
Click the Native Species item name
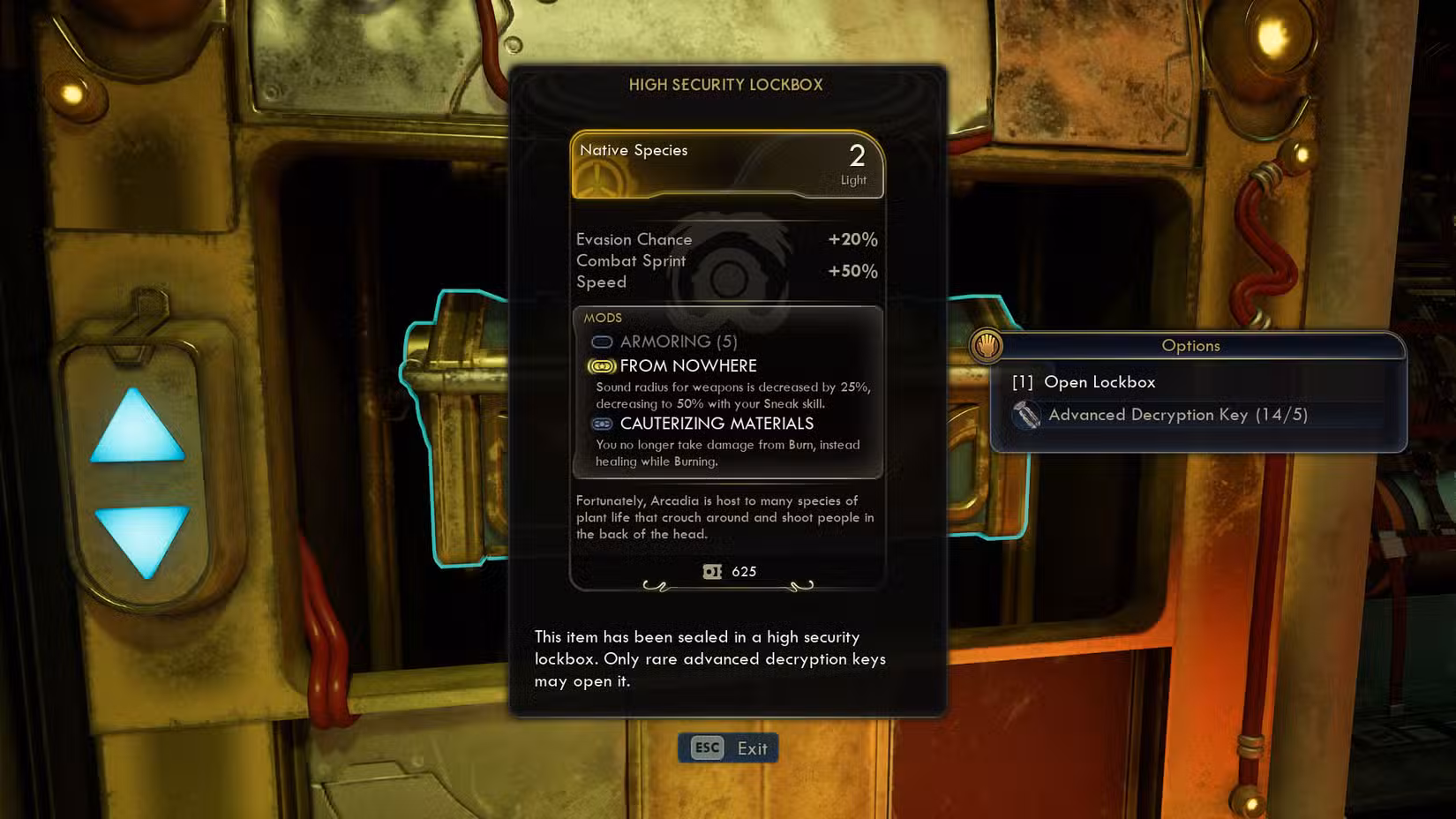point(633,150)
